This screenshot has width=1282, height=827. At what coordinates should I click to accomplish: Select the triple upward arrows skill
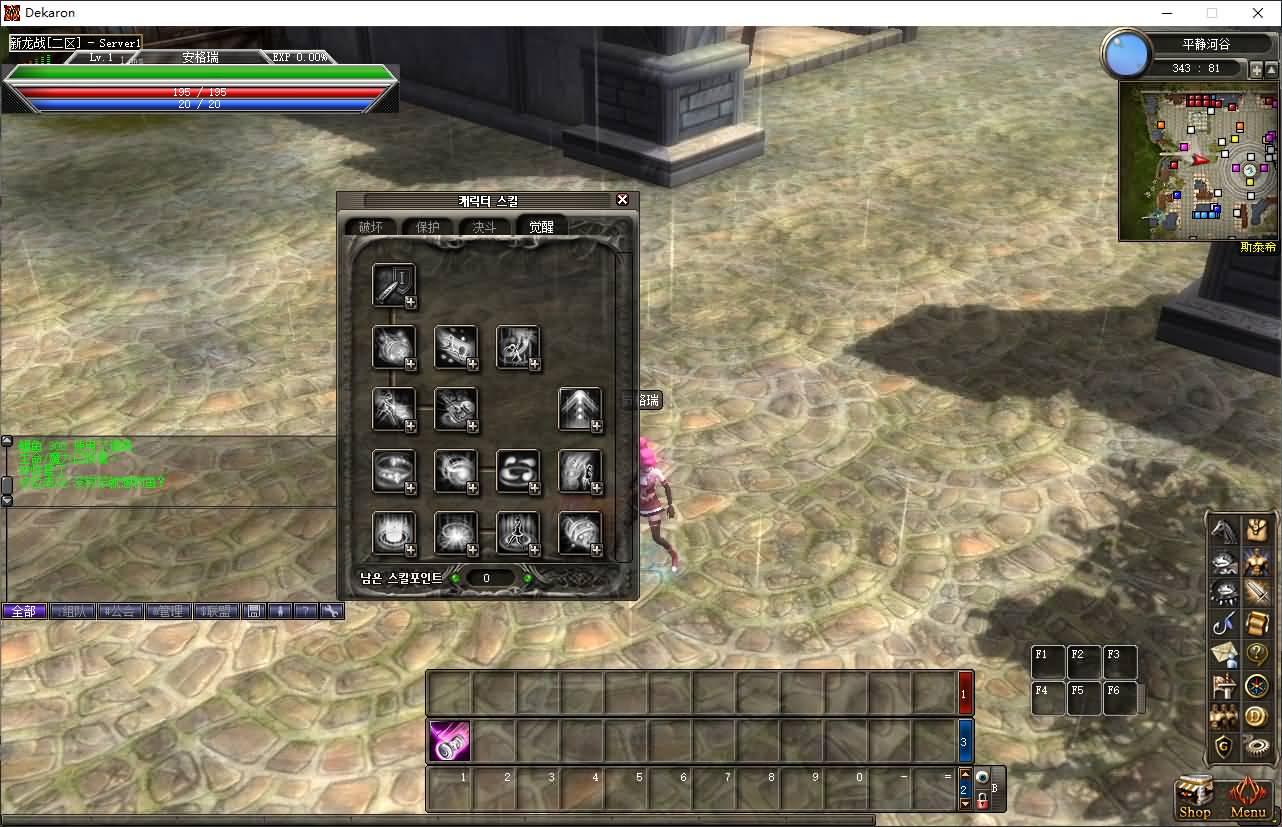click(x=580, y=409)
